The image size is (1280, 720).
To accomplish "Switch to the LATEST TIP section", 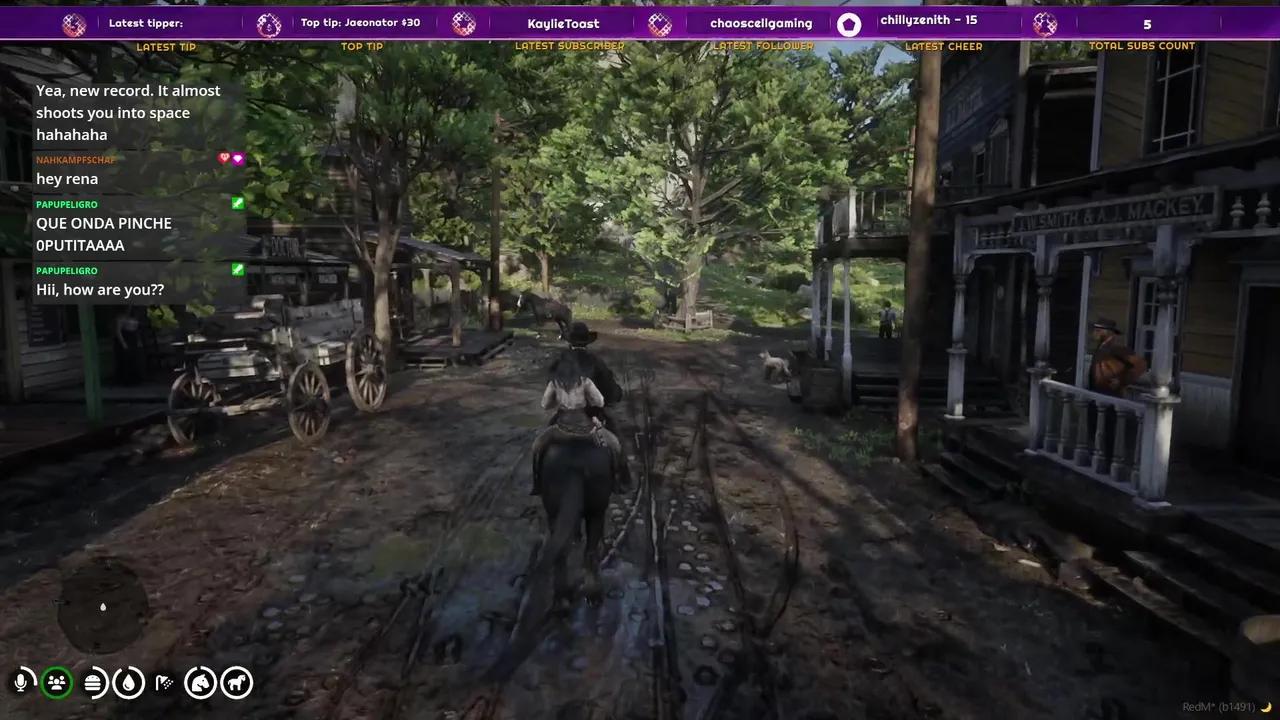I will pyautogui.click(x=166, y=46).
